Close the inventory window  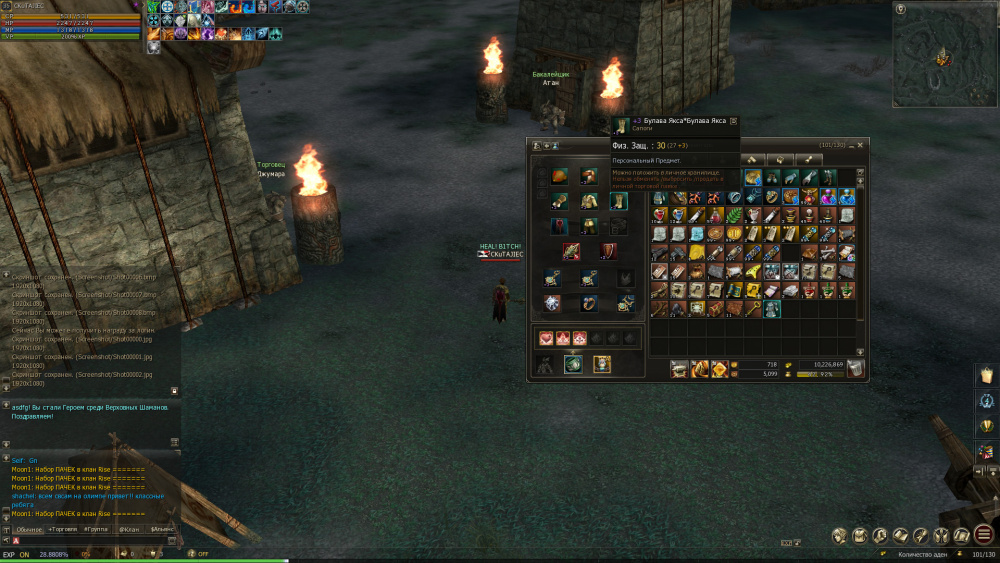pos(860,145)
